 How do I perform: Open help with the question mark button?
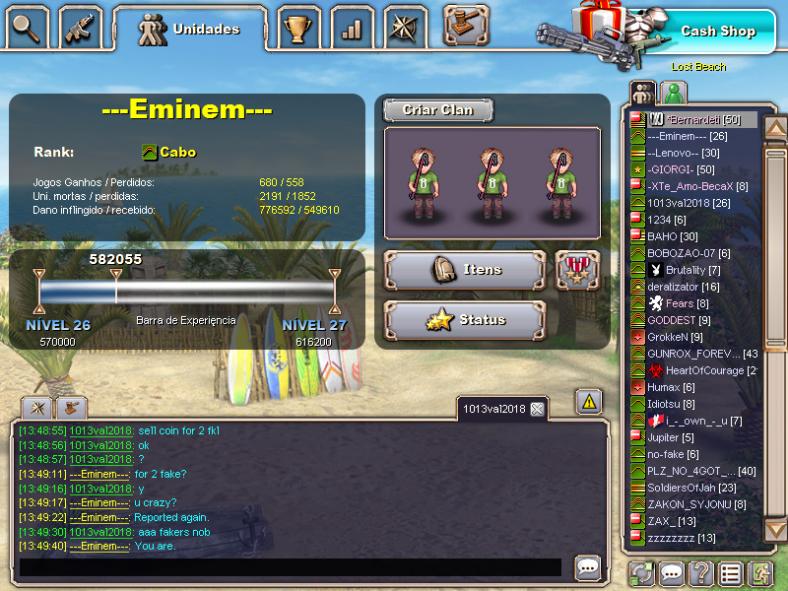(x=701, y=574)
